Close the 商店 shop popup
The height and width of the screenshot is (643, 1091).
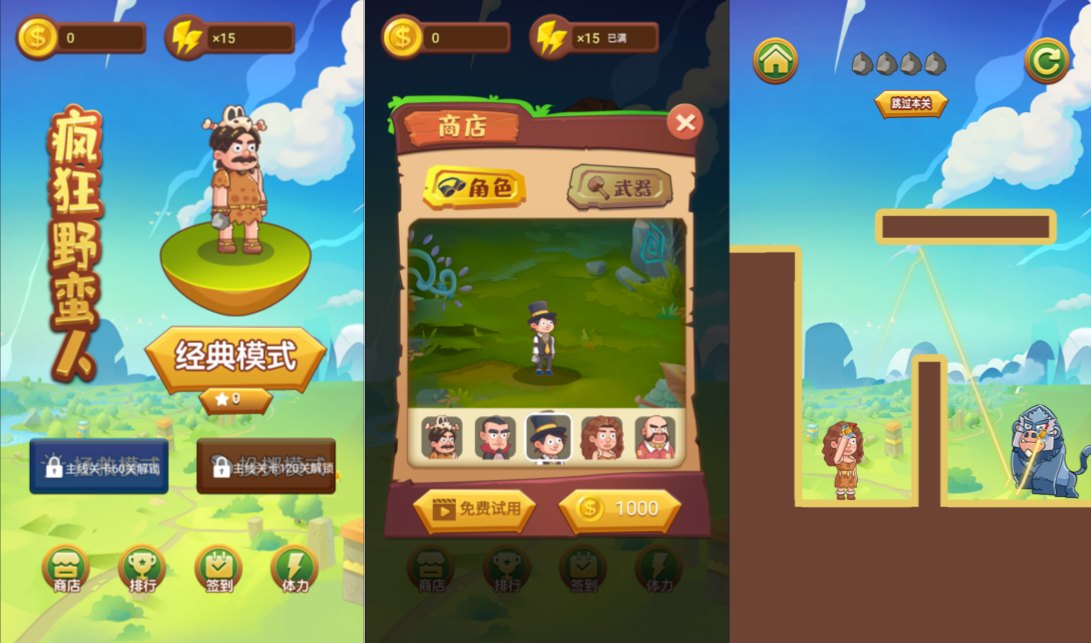click(x=685, y=122)
